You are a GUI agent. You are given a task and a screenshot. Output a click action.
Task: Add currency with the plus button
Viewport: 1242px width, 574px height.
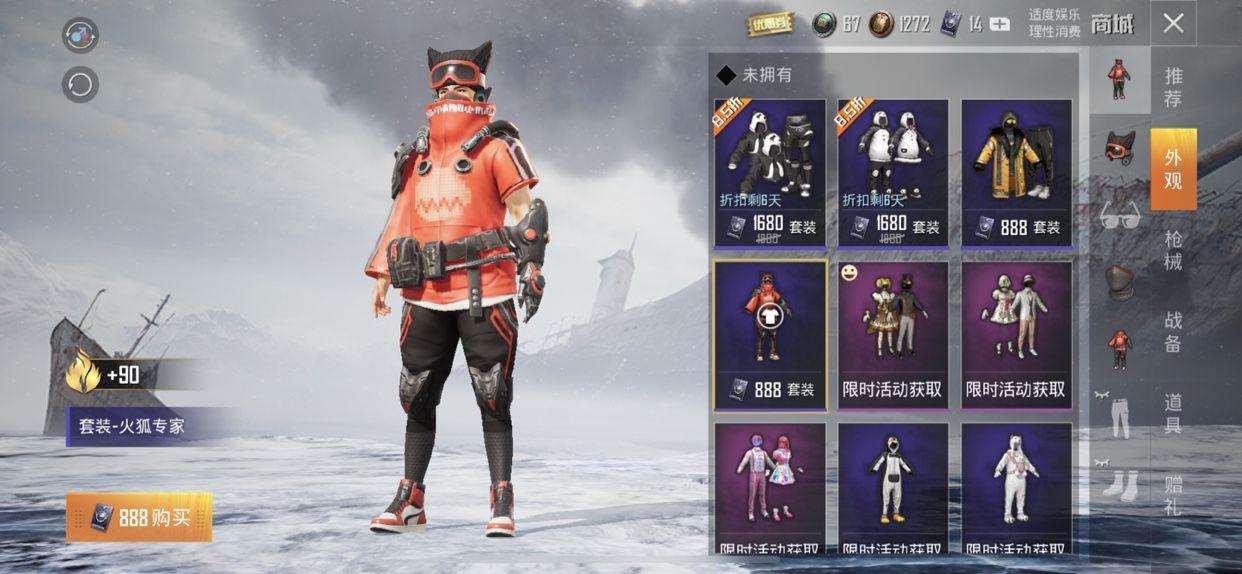(x=999, y=24)
